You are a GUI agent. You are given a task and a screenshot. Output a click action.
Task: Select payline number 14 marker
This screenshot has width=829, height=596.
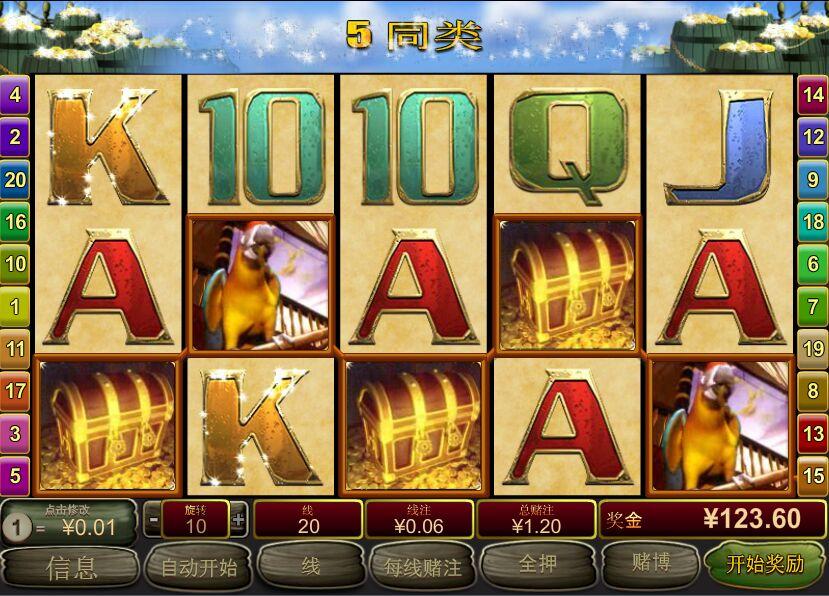(813, 96)
